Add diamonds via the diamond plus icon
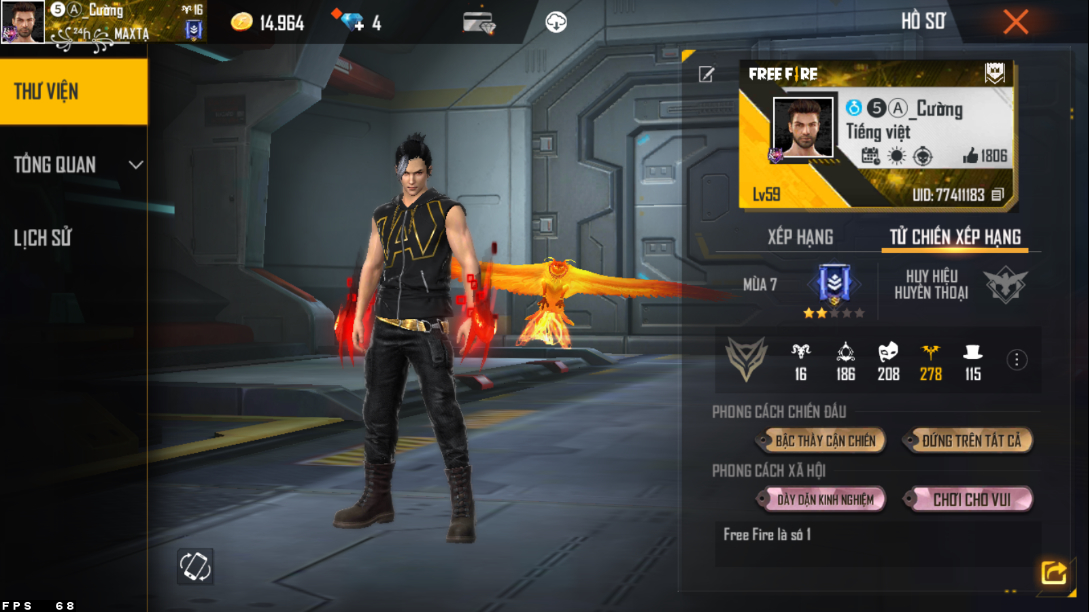1089x612 pixels. (x=353, y=22)
